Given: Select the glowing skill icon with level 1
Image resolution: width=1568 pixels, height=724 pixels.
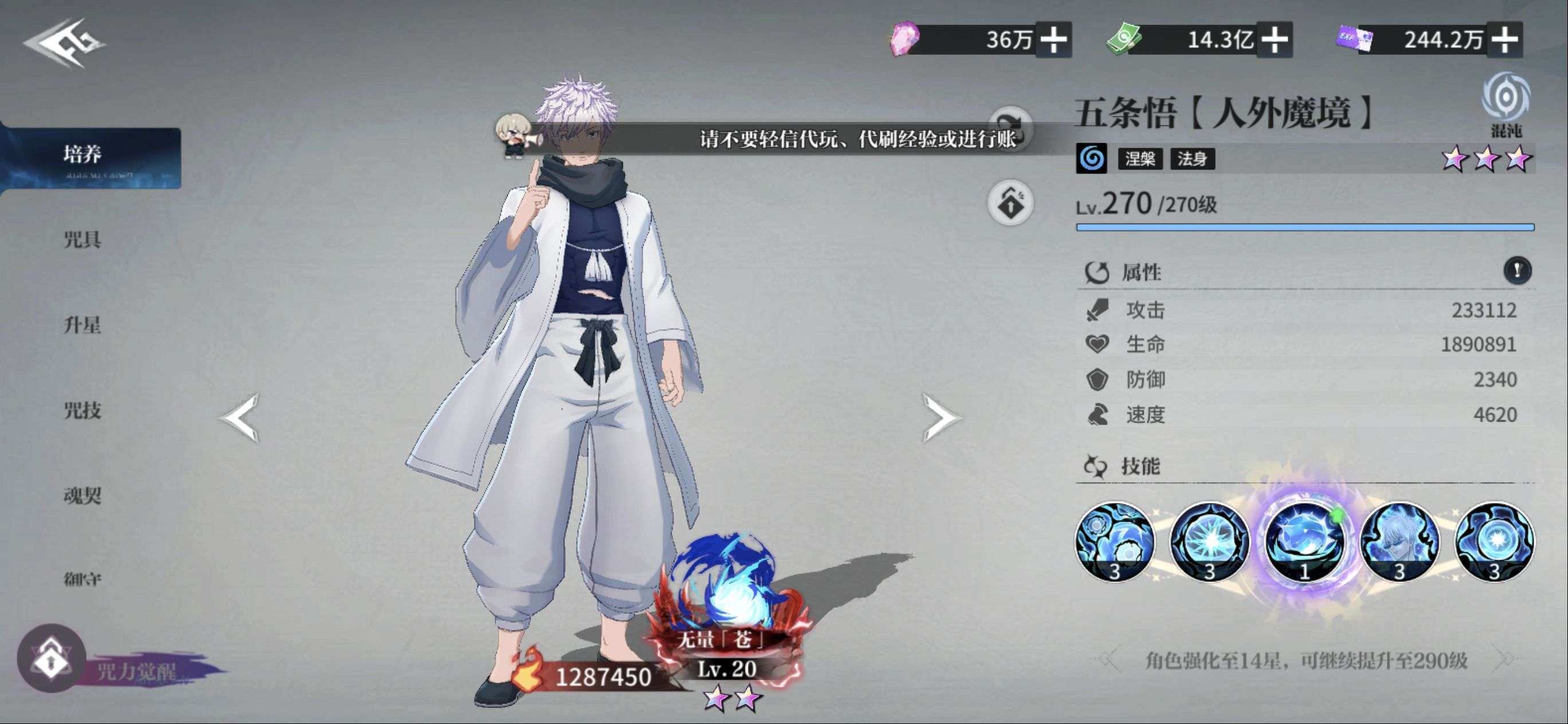Looking at the screenshot, I should point(1304,541).
